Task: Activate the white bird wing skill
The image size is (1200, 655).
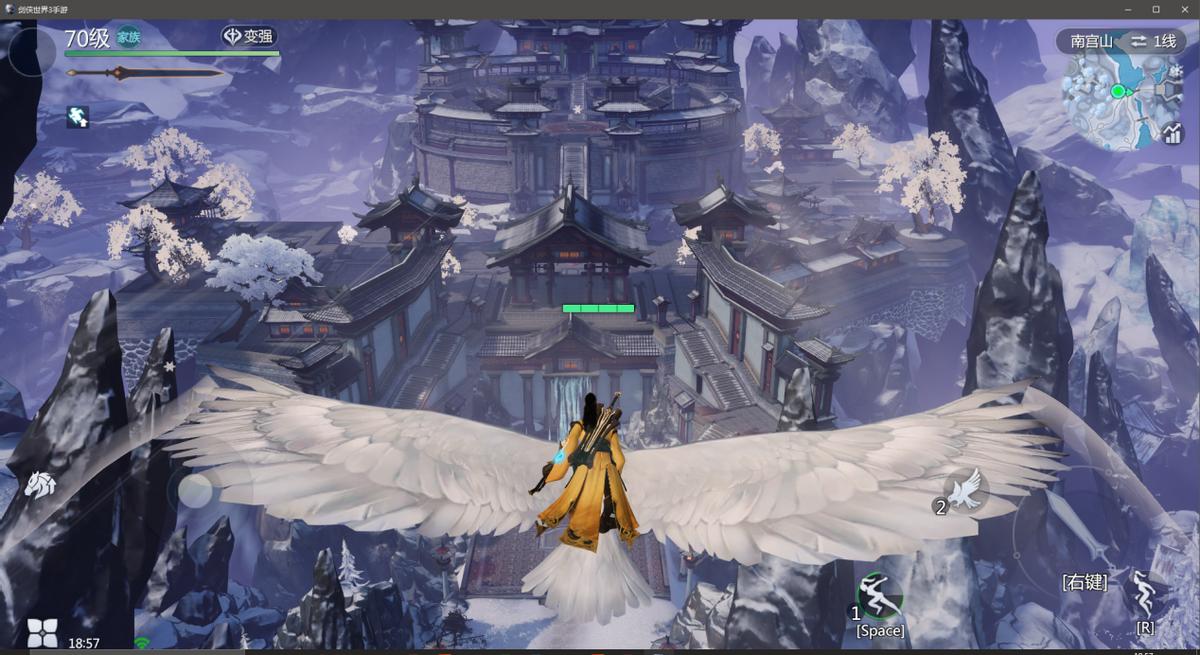Action: (967, 489)
